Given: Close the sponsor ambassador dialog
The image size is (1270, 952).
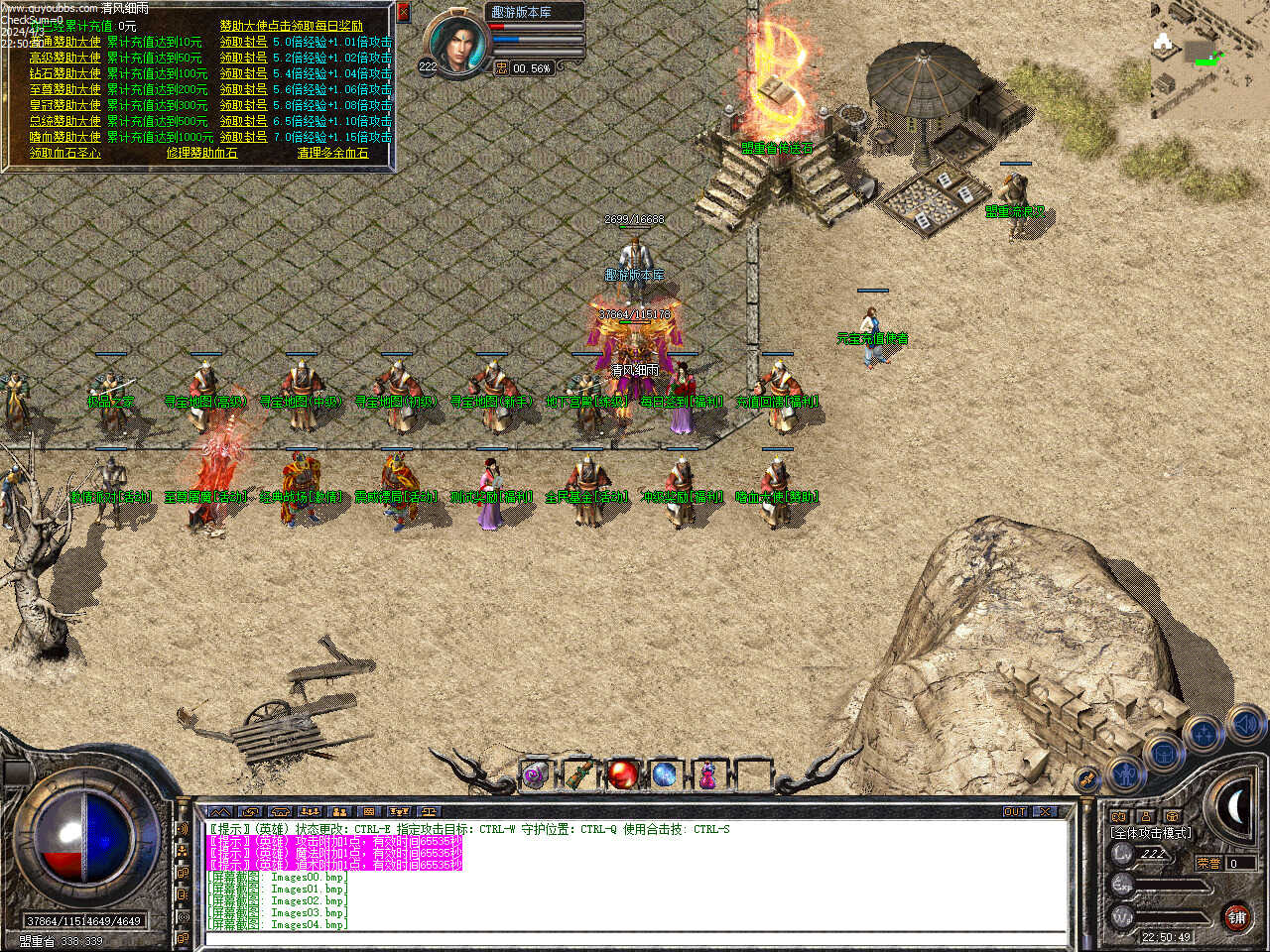Looking at the screenshot, I should click(x=403, y=12).
